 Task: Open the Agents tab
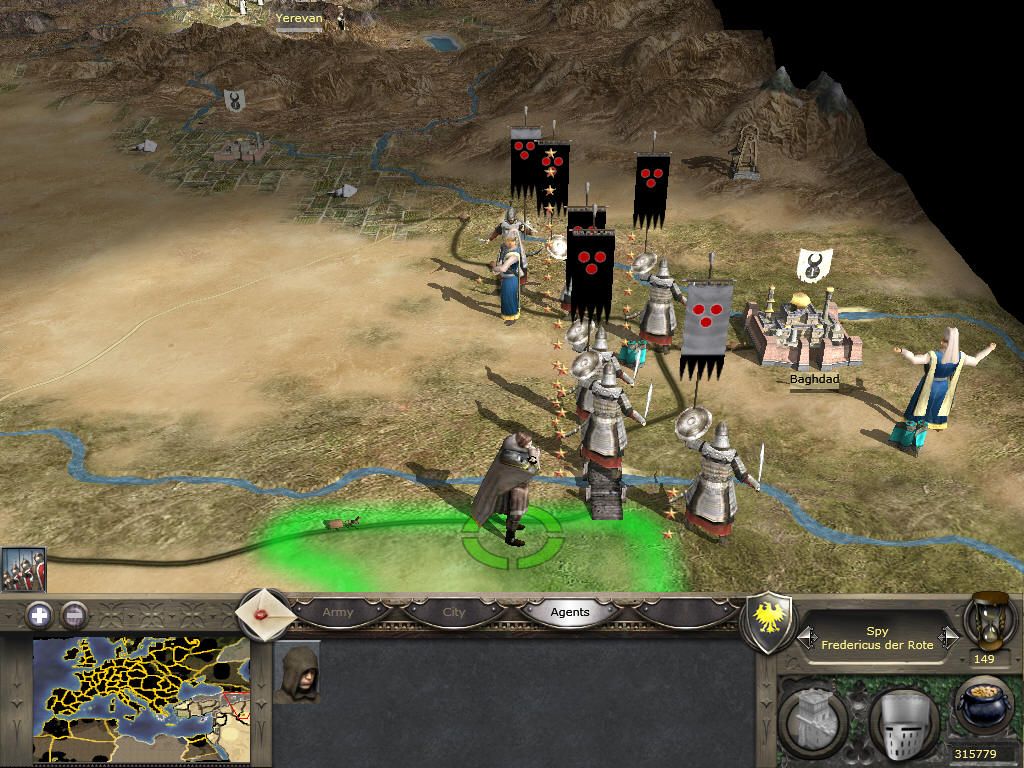click(x=570, y=612)
